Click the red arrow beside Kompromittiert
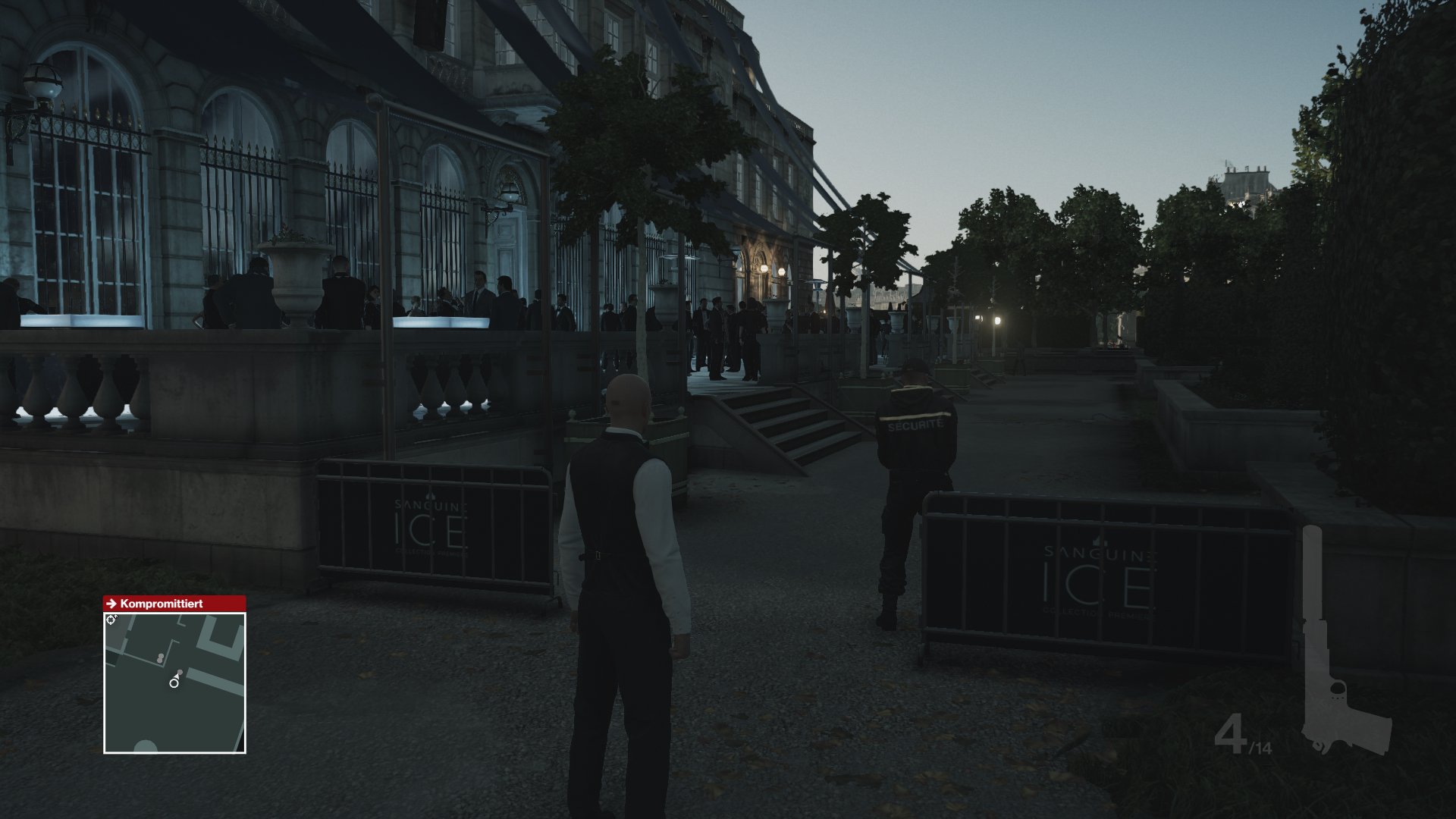Image resolution: width=1456 pixels, height=819 pixels. coord(111,604)
